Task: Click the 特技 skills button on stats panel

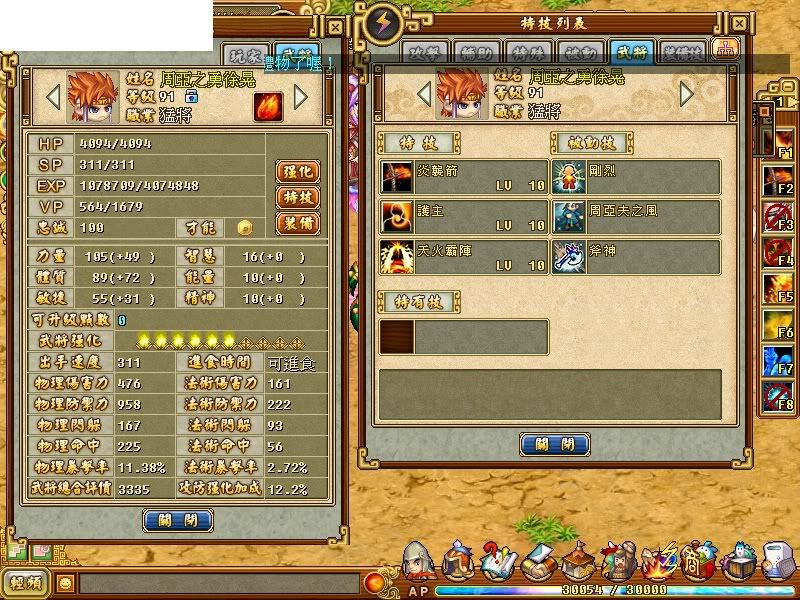Action: tap(295, 197)
